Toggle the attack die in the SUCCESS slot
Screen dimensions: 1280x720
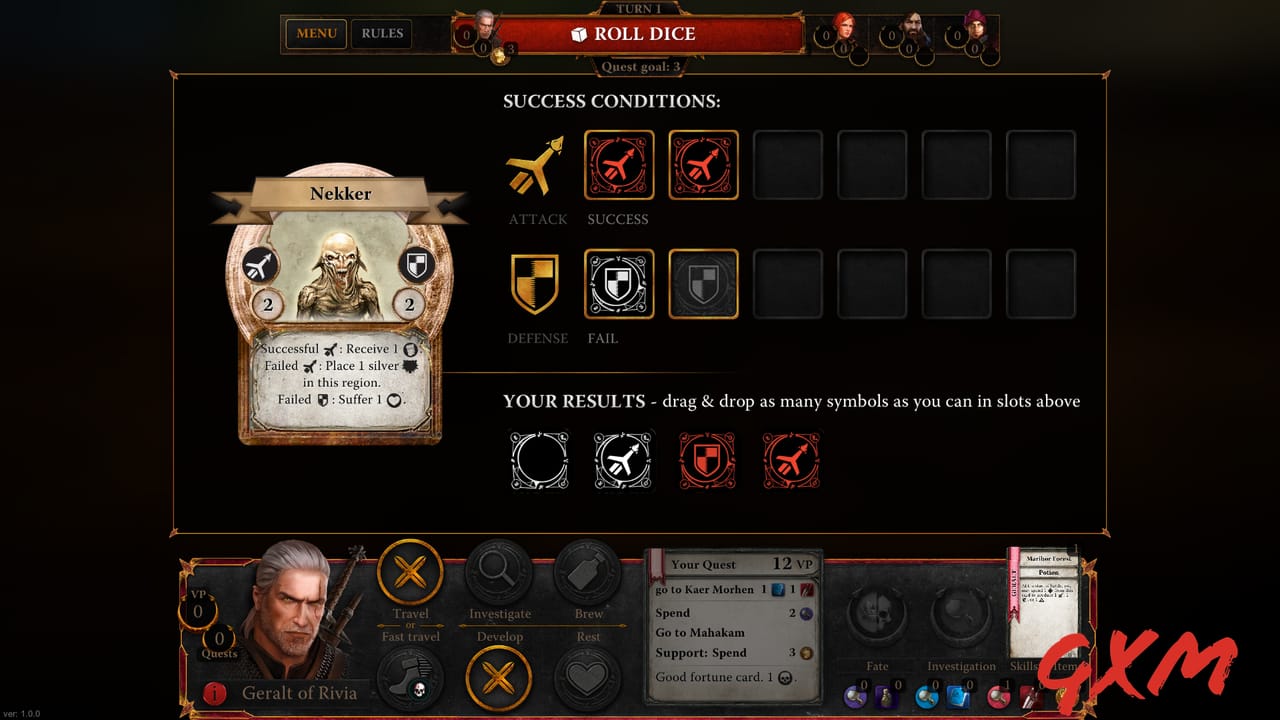[x=618, y=165]
